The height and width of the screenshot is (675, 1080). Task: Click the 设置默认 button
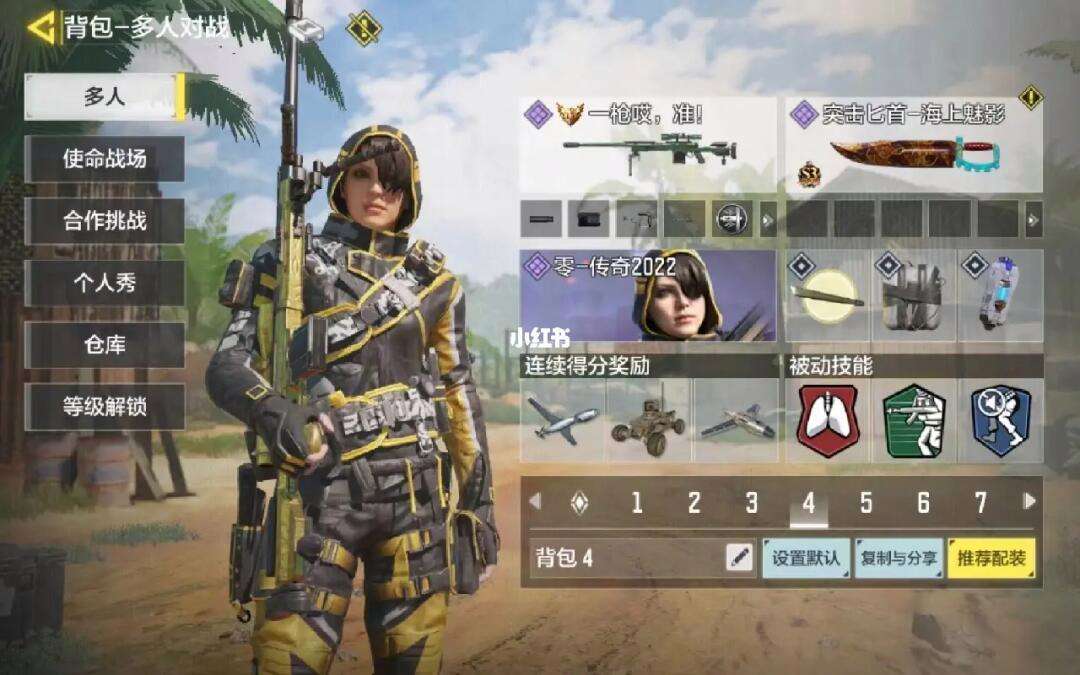tap(806, 558)
